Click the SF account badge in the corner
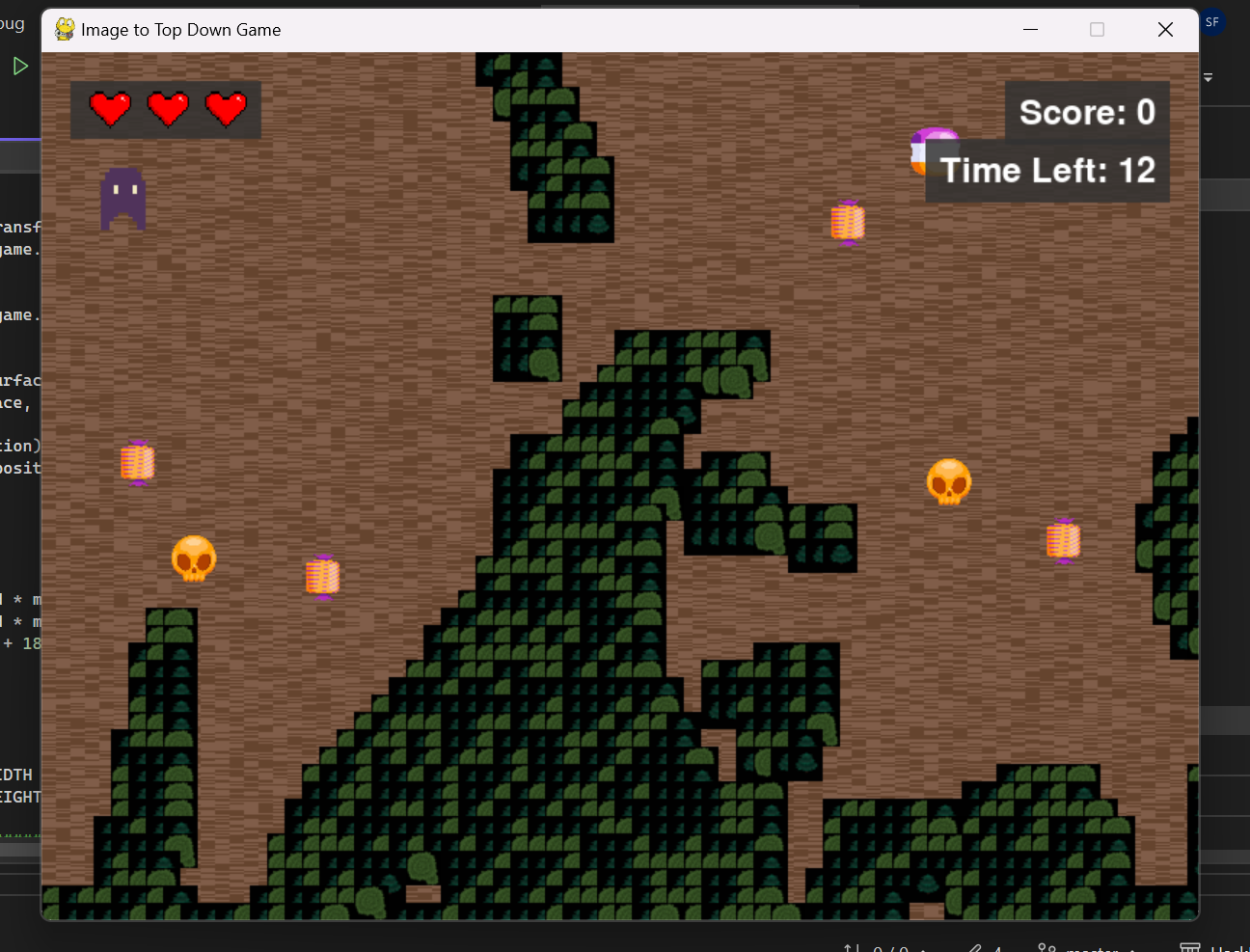1250x952 pixels. pyautogui.click(x=1213, y=21)
